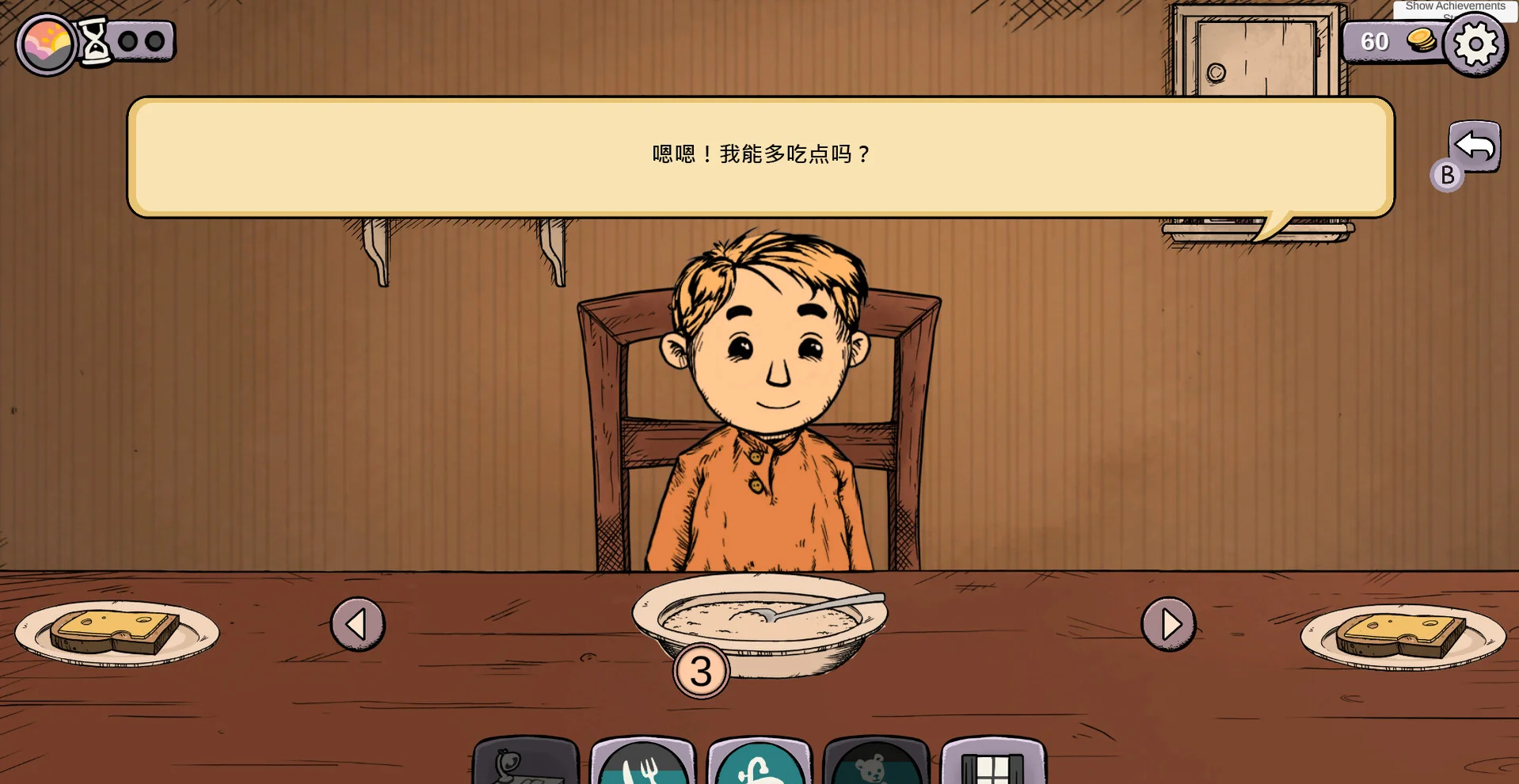The width and height of the screenshot is (1519, 784).
Task: Click the sunset day-phase indicator circle
Action: click(x=45, y=45)
